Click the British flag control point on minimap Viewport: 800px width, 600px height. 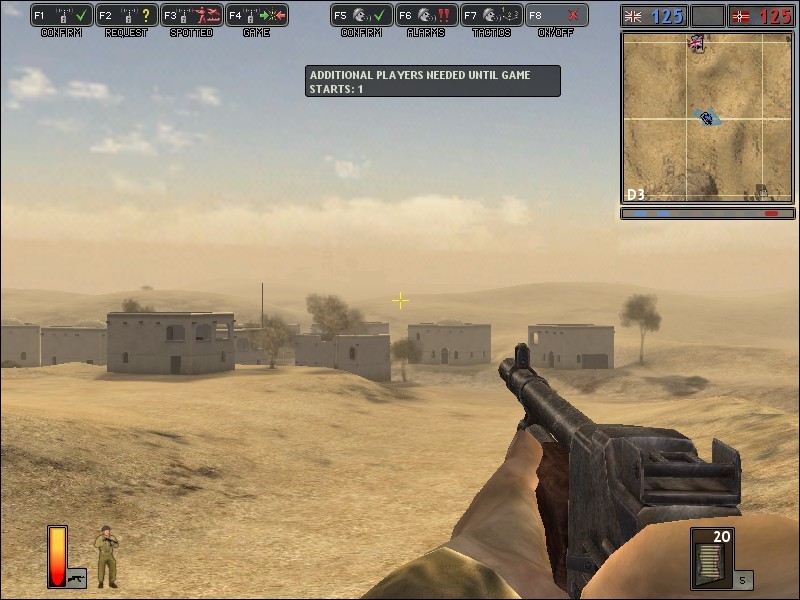[697, 43]
